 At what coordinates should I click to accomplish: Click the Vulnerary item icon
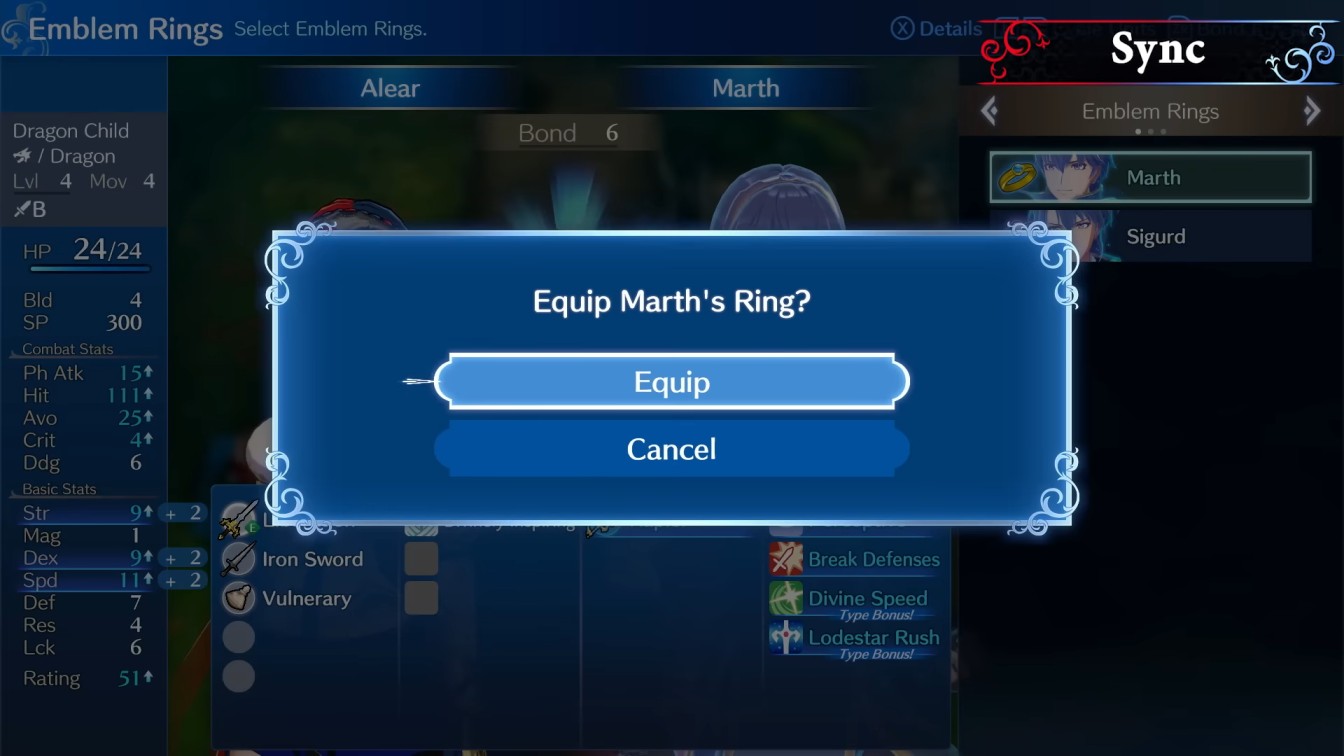238,597
